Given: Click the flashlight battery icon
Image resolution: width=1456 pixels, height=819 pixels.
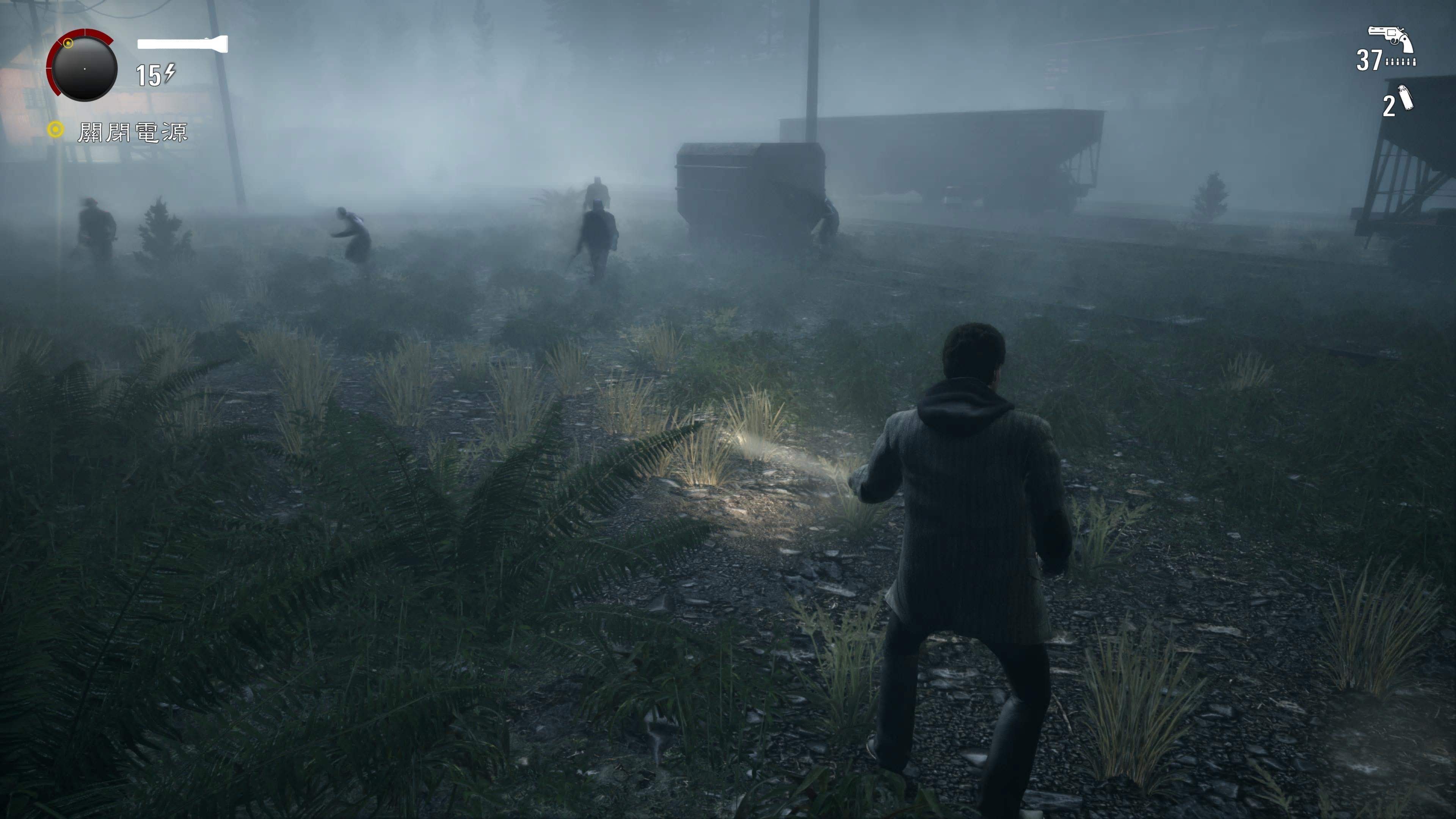Looking at the screenshot, I should point(182,44).
